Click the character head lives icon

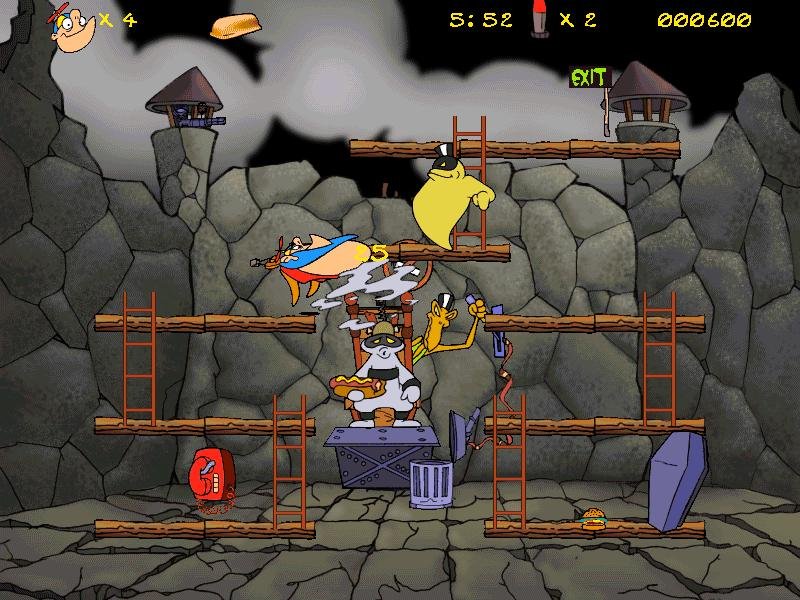(74, 25)
